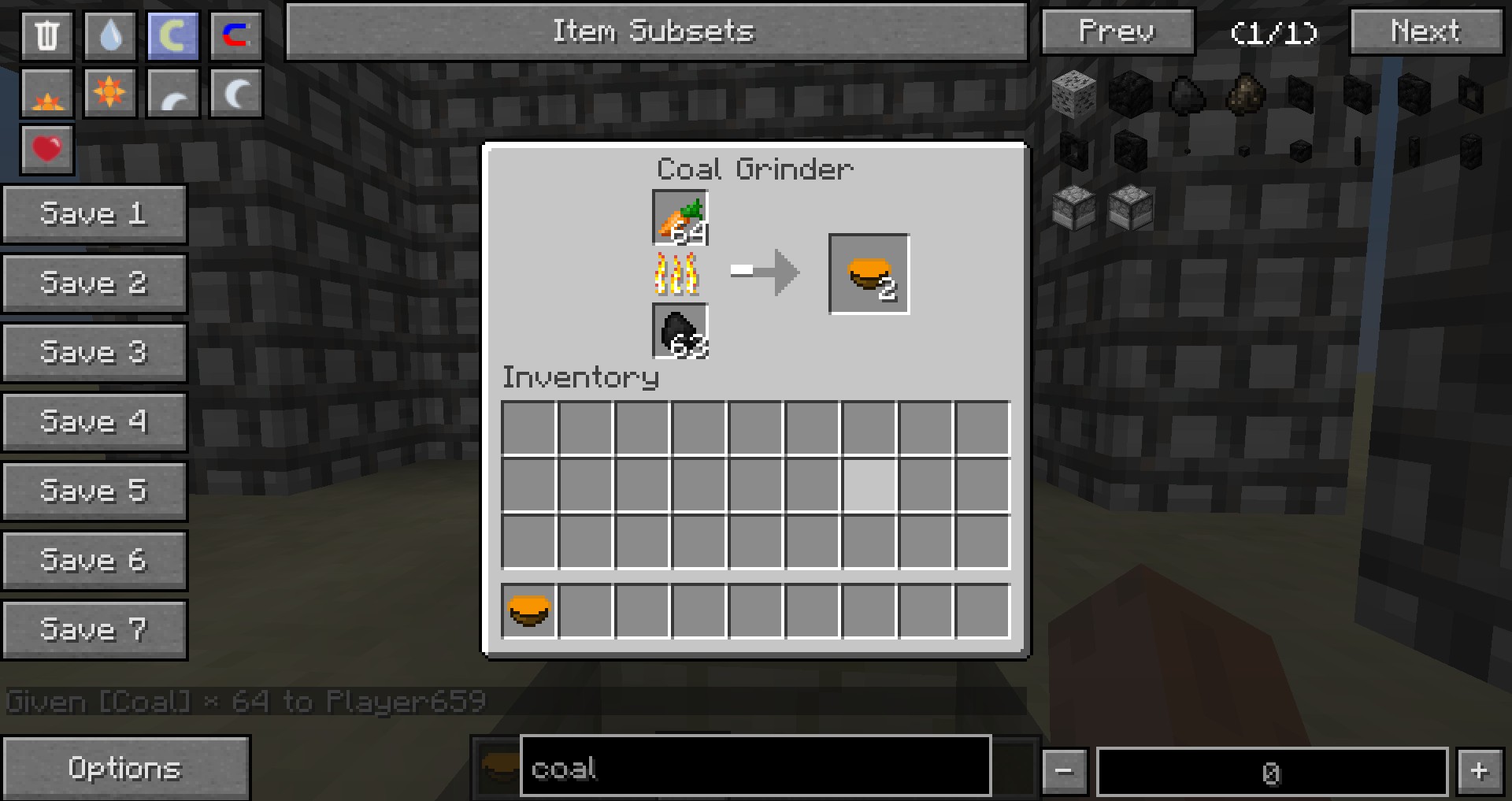Decrease item quantity with the minus button
Image resolution: width=1512 pixels, height=801 pixels.
pyautogui.click(x=1065, y=771)
